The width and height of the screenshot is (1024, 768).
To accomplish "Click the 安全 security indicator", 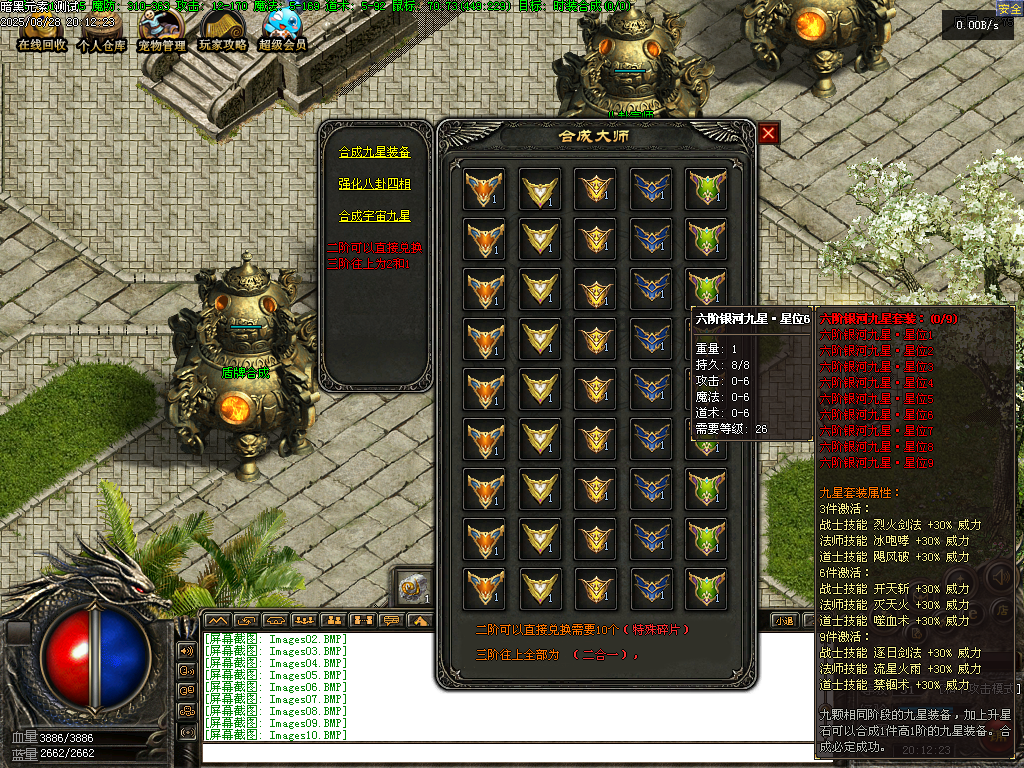I will (1009, 8).
